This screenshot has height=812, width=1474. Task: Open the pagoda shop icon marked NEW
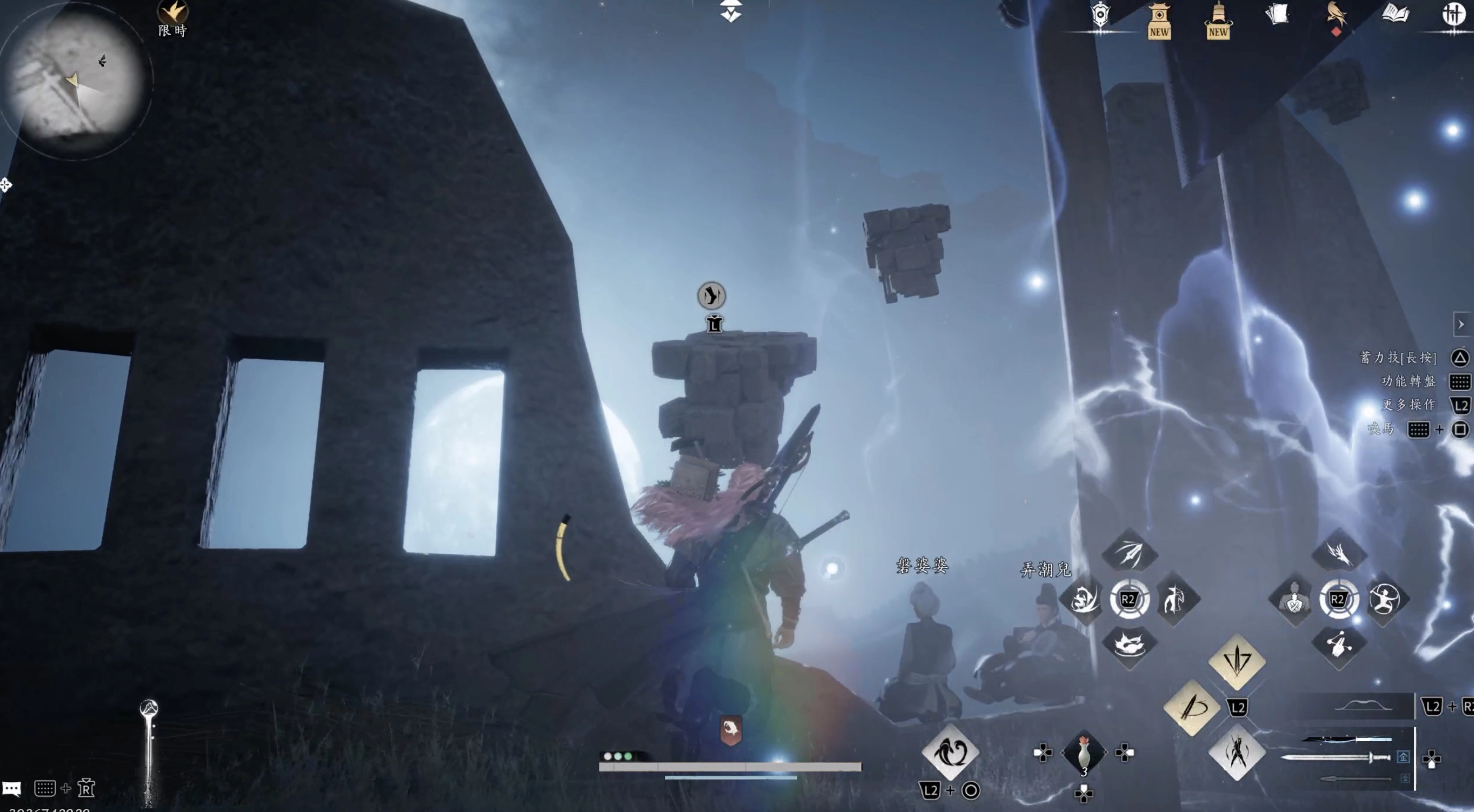coord(1159,21)
